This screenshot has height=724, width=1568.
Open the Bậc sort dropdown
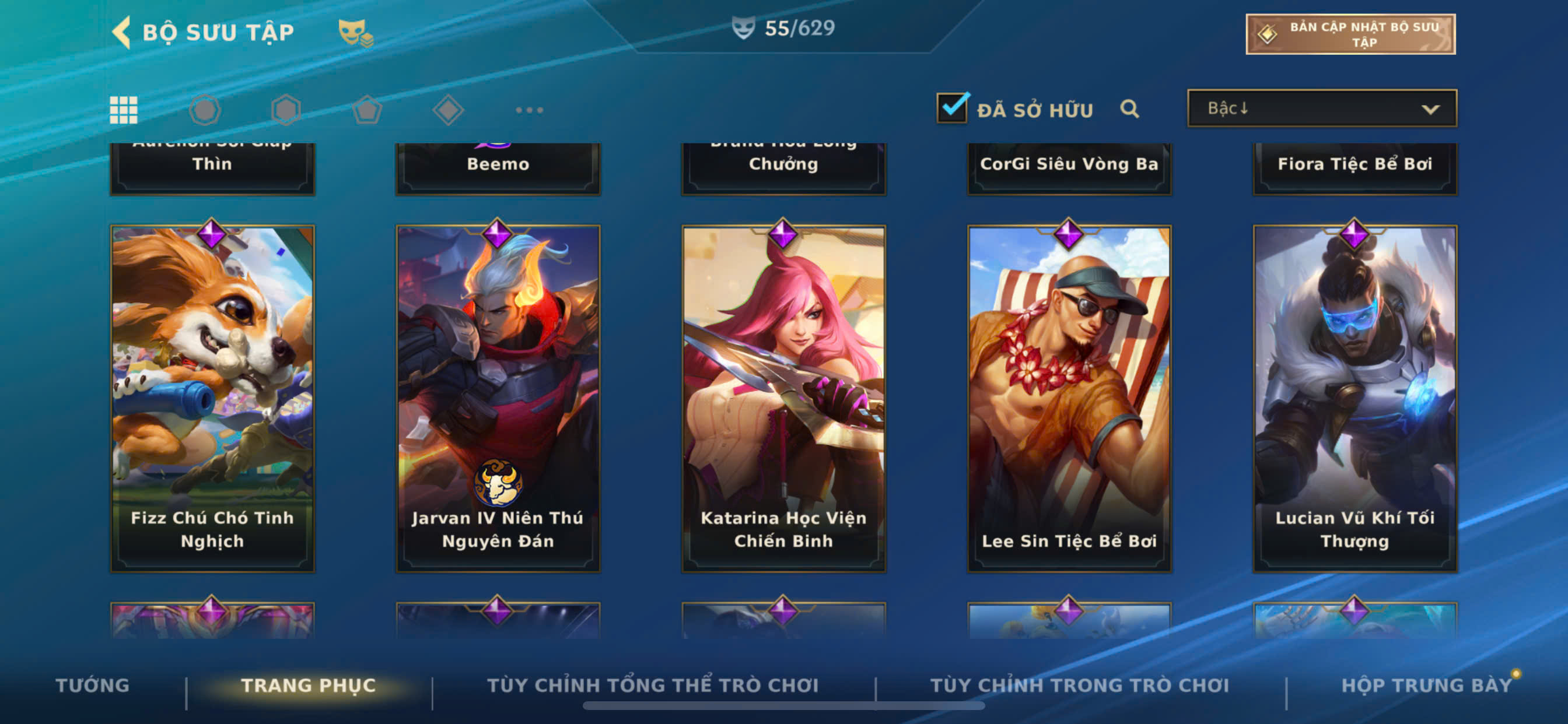pos(1321,109)
